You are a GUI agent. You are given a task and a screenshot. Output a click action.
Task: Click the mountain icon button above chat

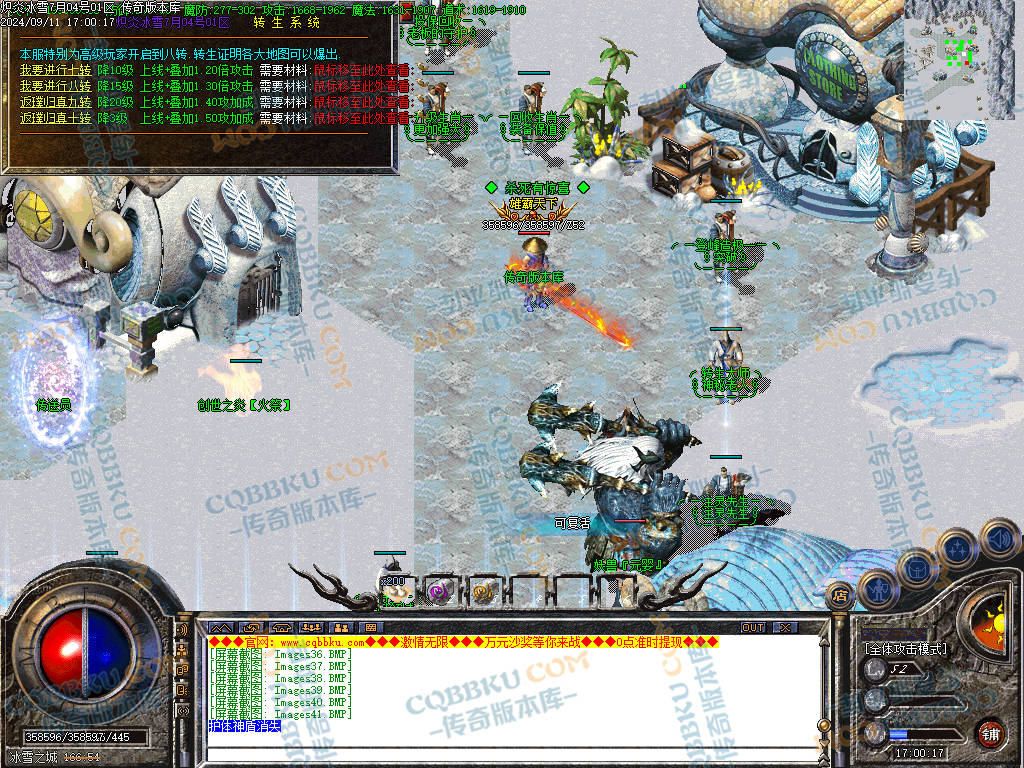(219, 628)
